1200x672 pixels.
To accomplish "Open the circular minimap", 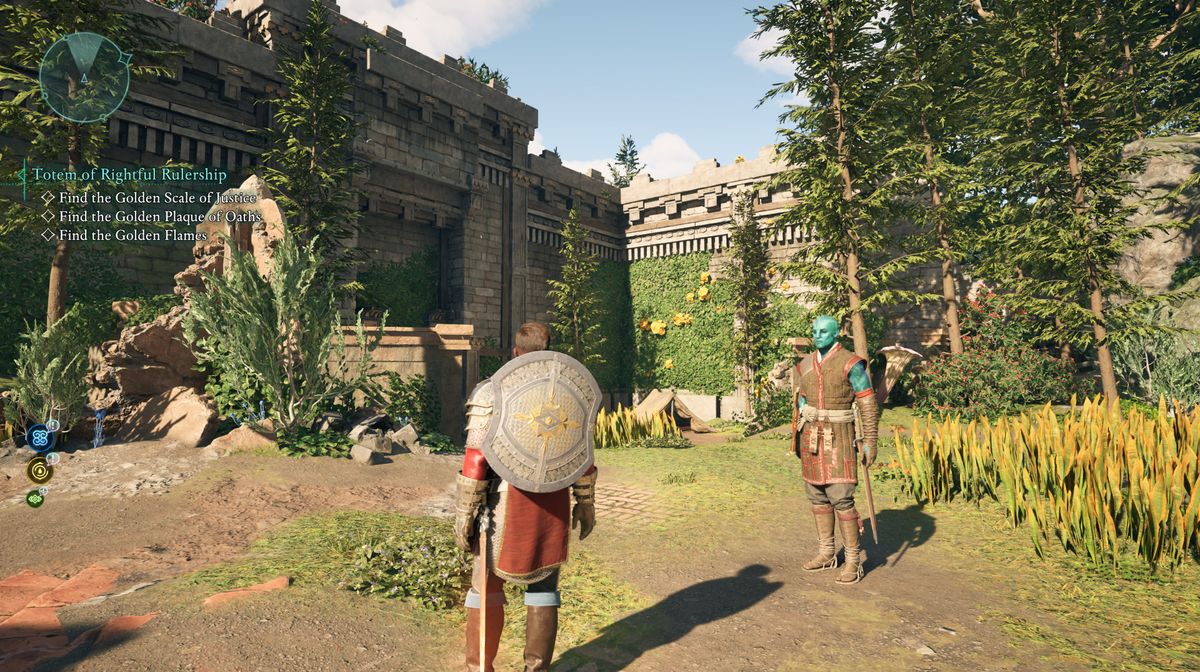I will (85, 77).
